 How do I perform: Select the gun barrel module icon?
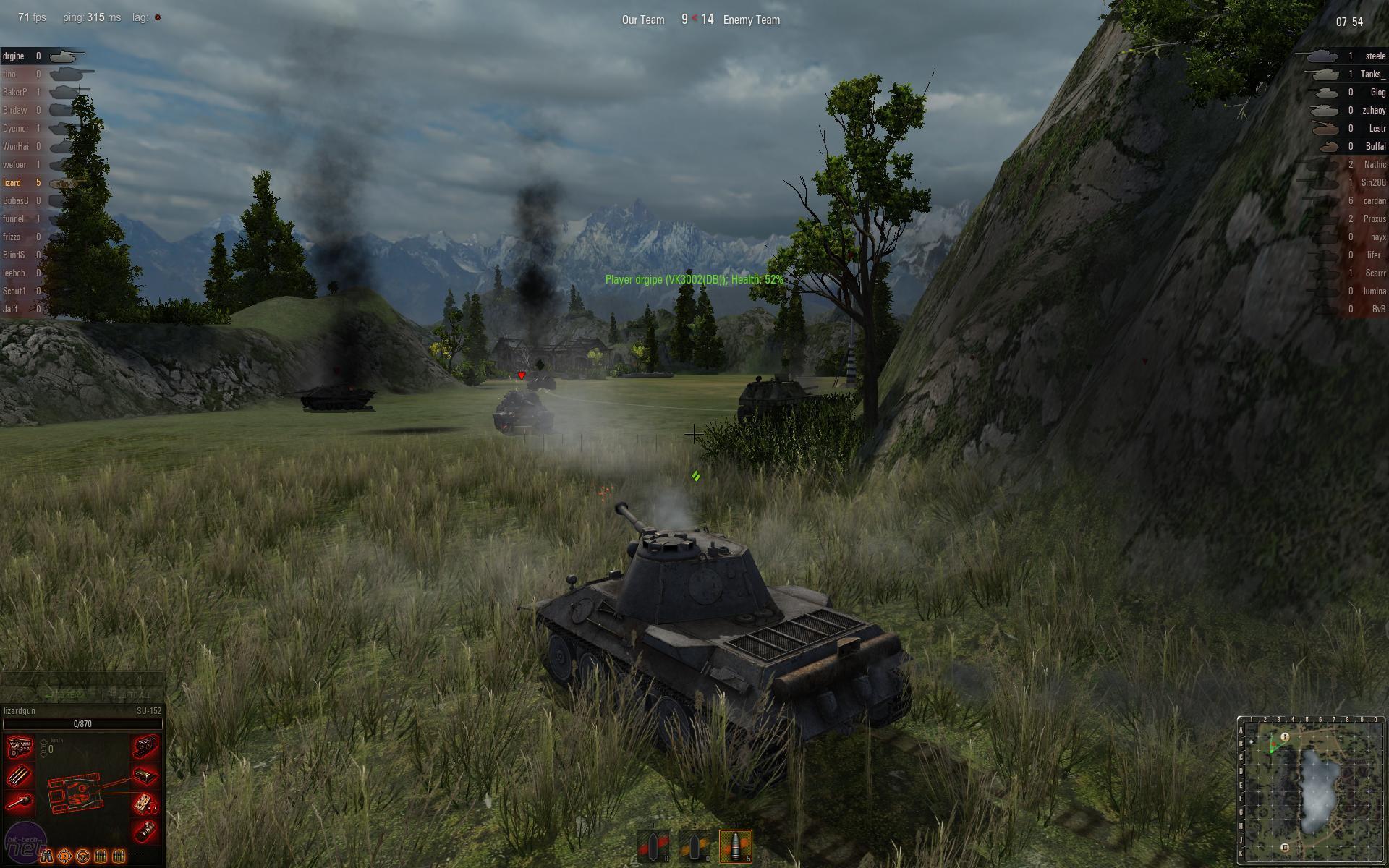20,801
